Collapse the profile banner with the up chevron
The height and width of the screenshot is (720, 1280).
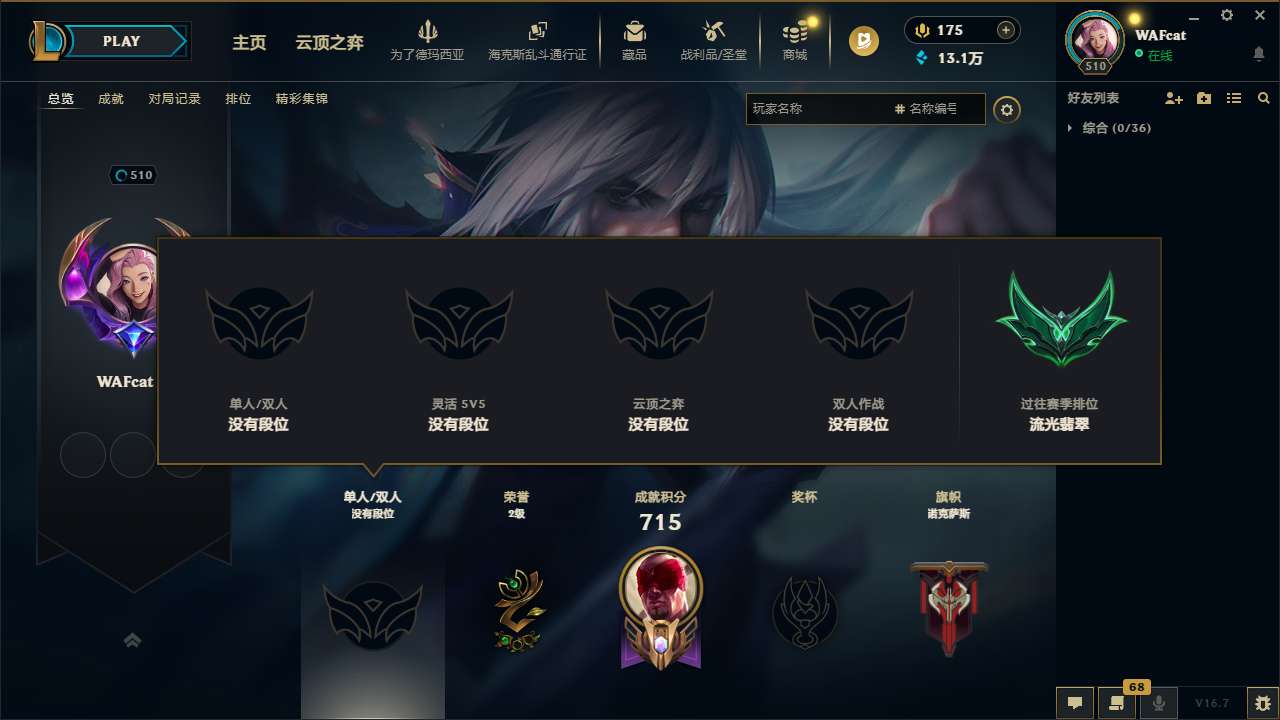pos(133,640)
